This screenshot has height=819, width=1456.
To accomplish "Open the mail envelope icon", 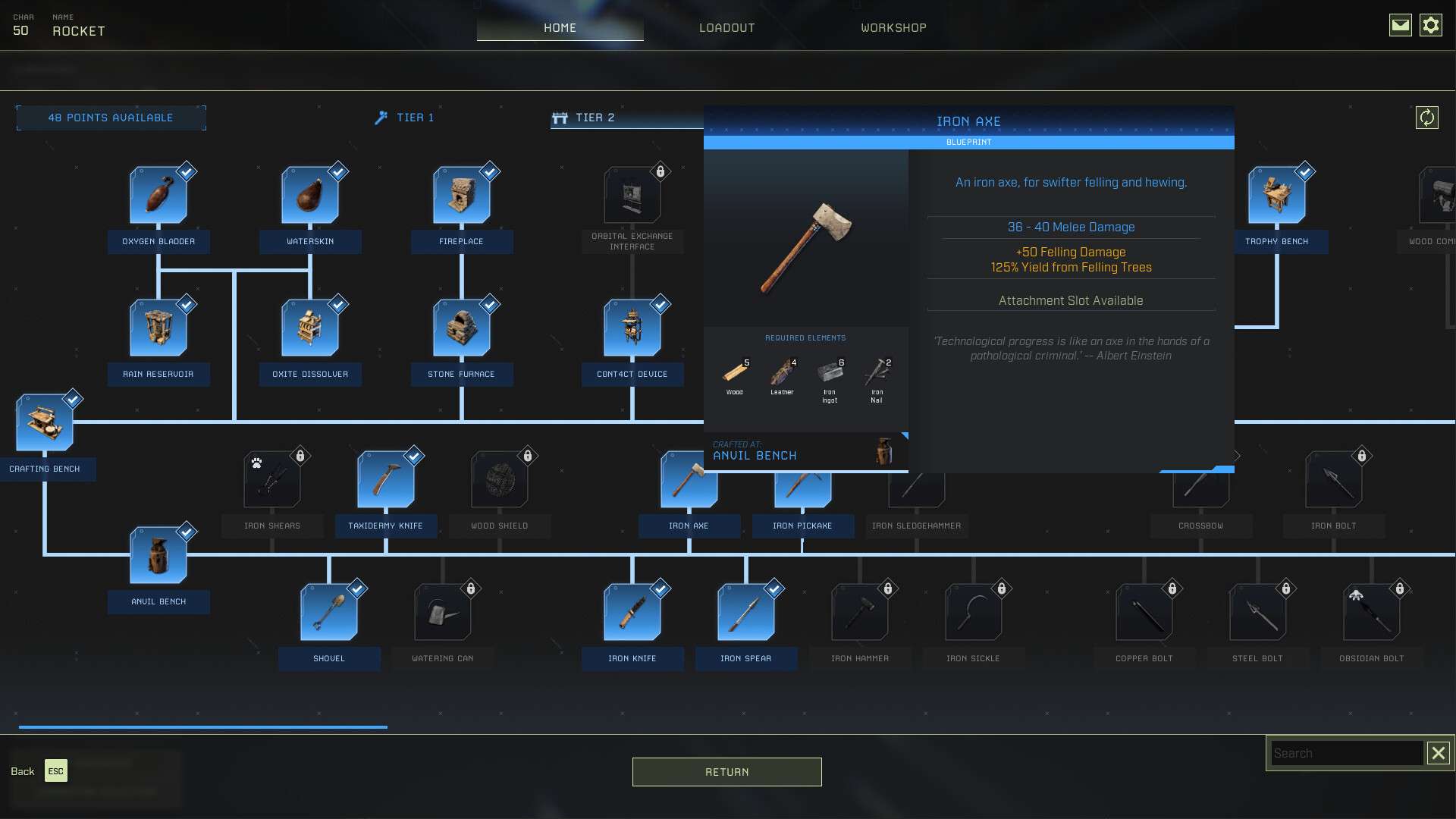I will click(1400, 26).
